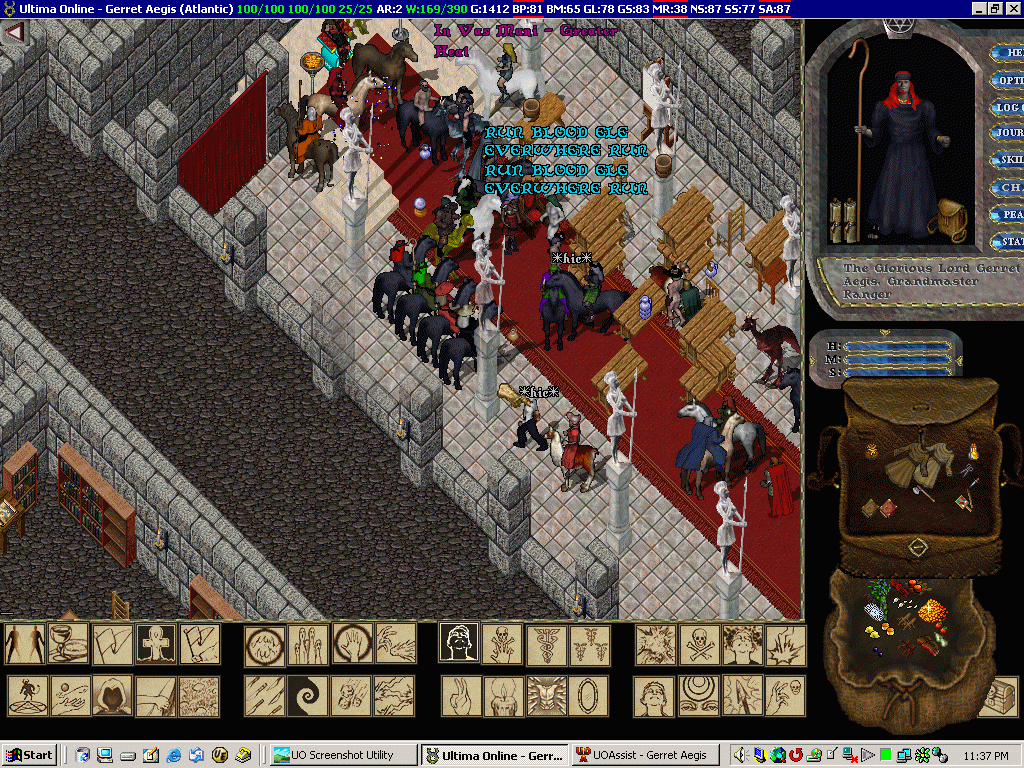Screen dimensions: 1024x768
Task: Open the Journal from the paperdoll
Action: point(1008,133)
